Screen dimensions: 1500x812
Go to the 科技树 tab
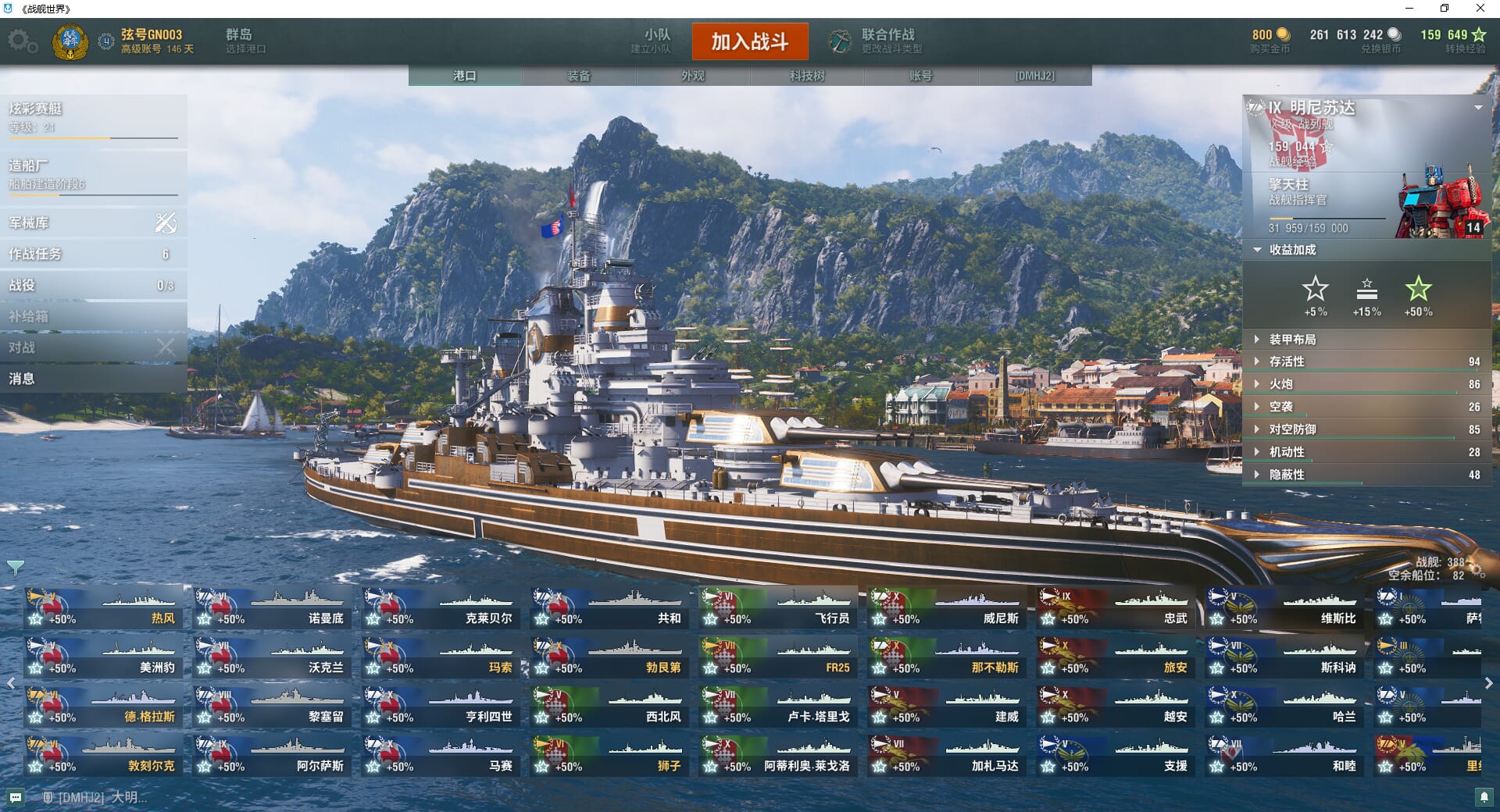807,76
